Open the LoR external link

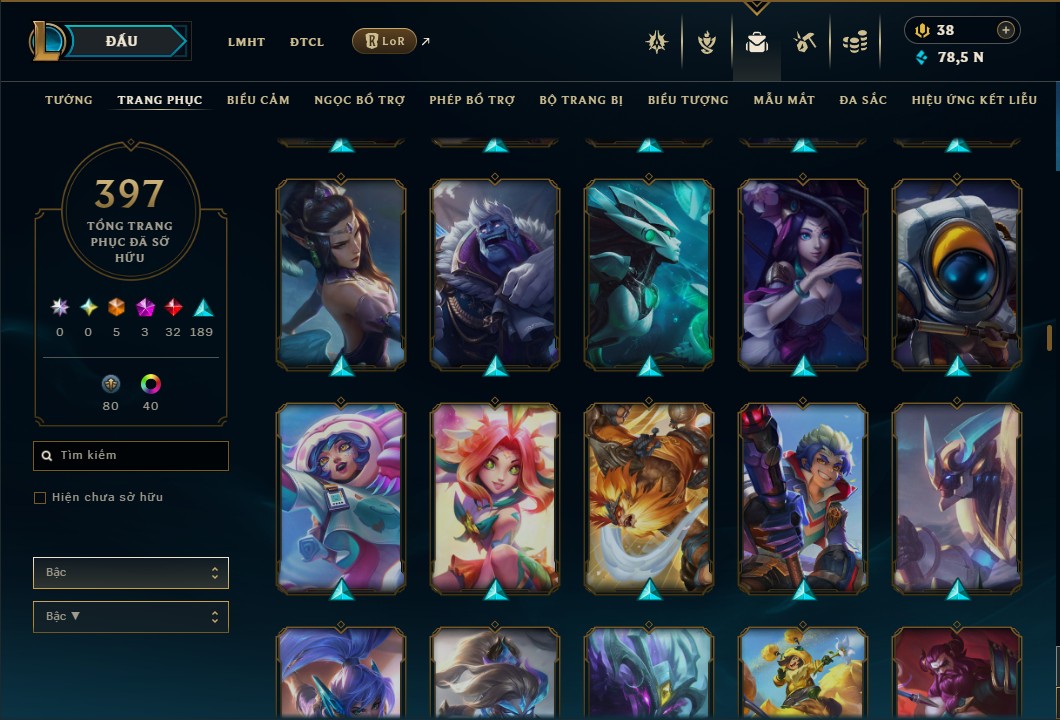point(385,41)
